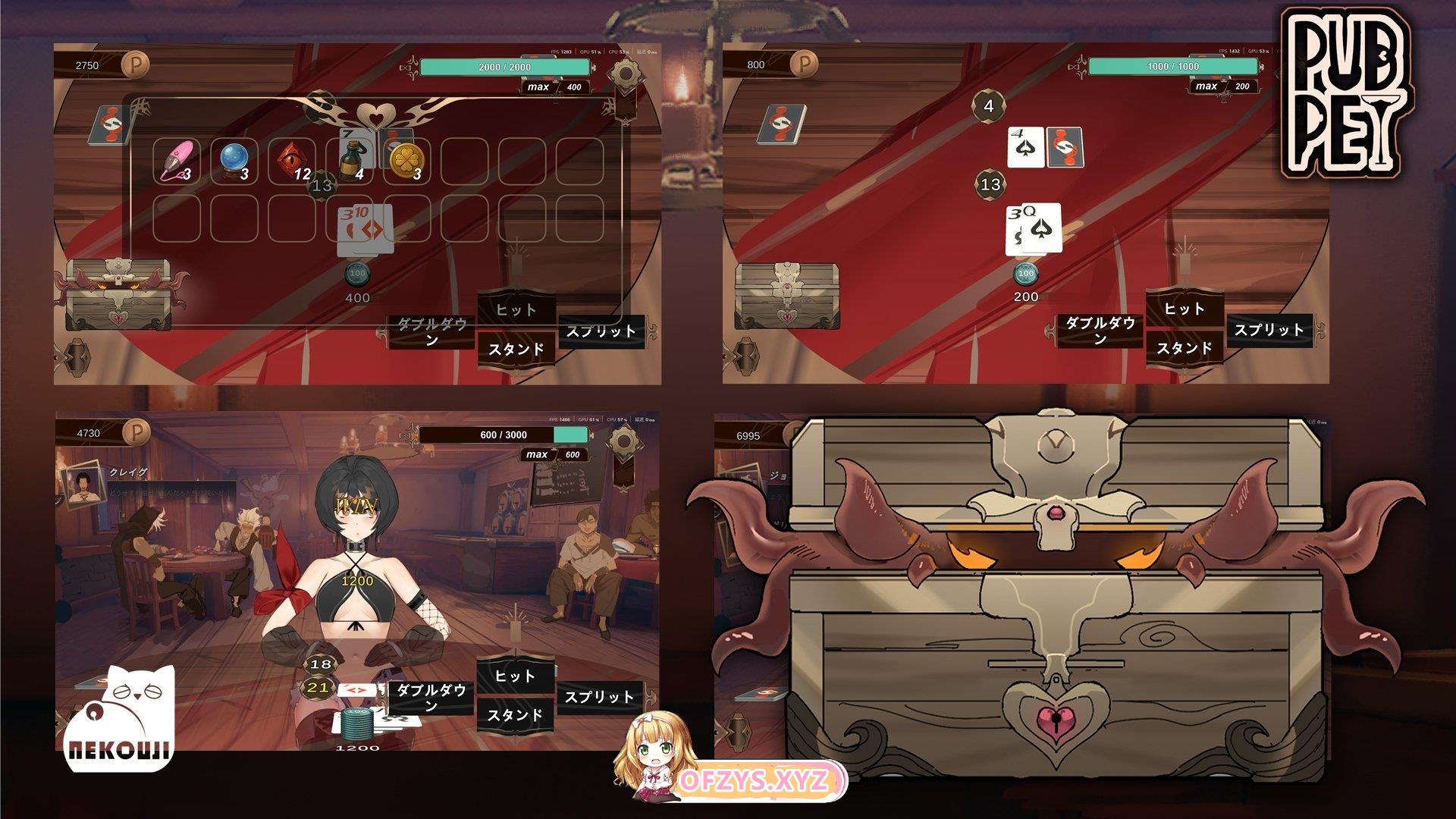Open the closed chest without tentacles
Screen dimensions: 1456x819
(787, 296)
